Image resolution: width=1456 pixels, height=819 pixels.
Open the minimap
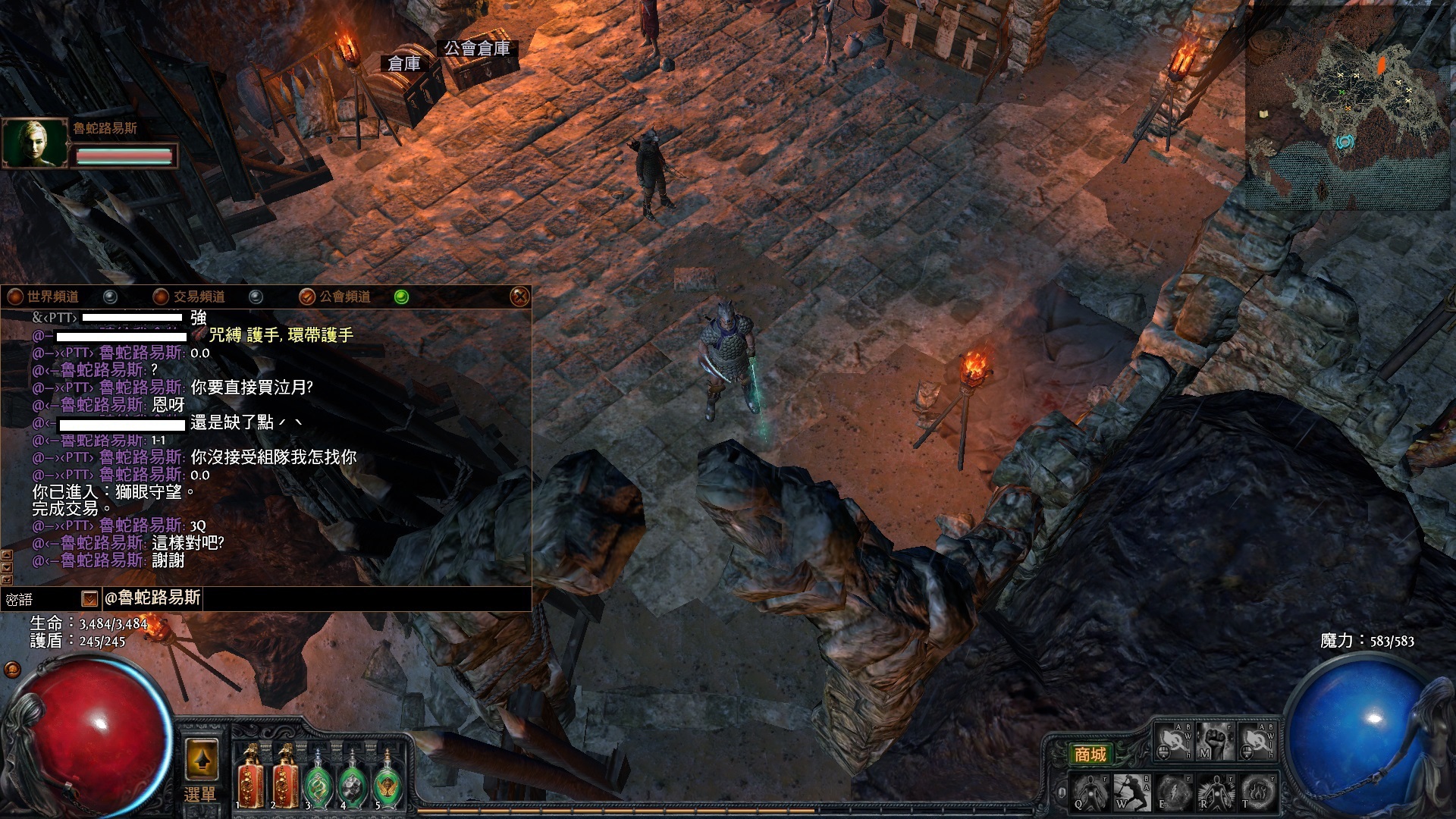point(1348,106)
